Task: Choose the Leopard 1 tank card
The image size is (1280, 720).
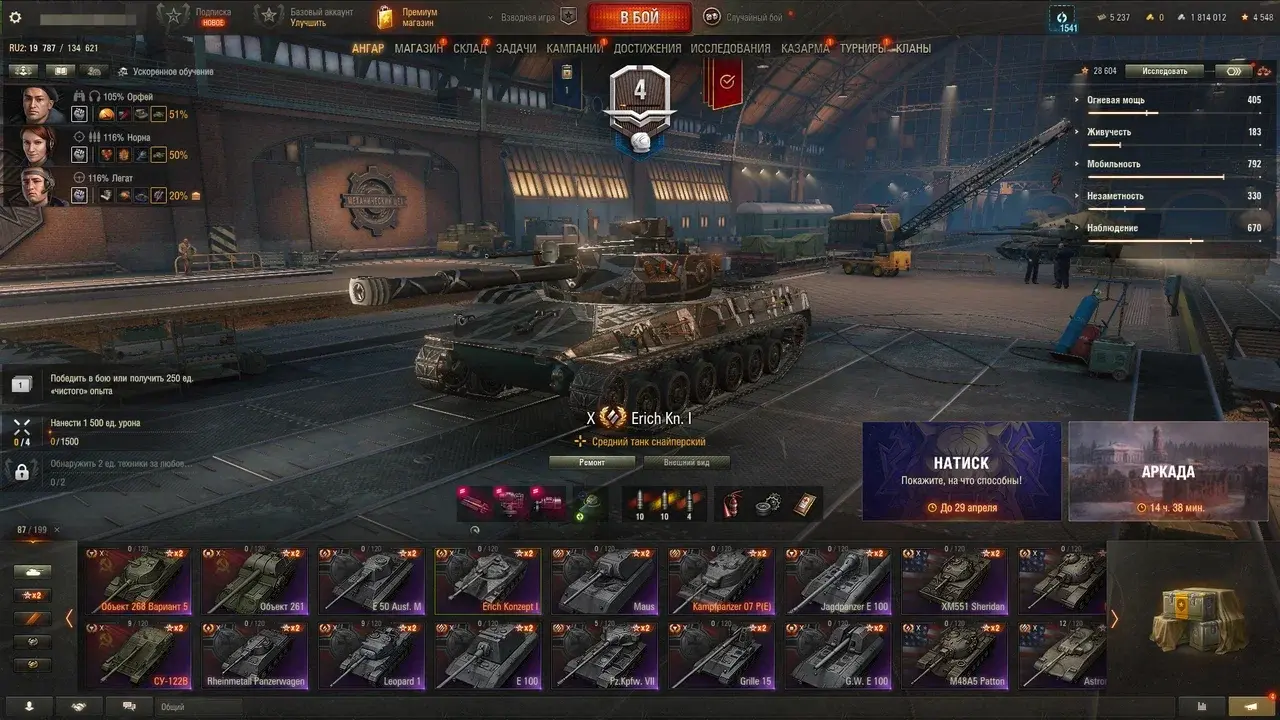Action: point(371,655)
